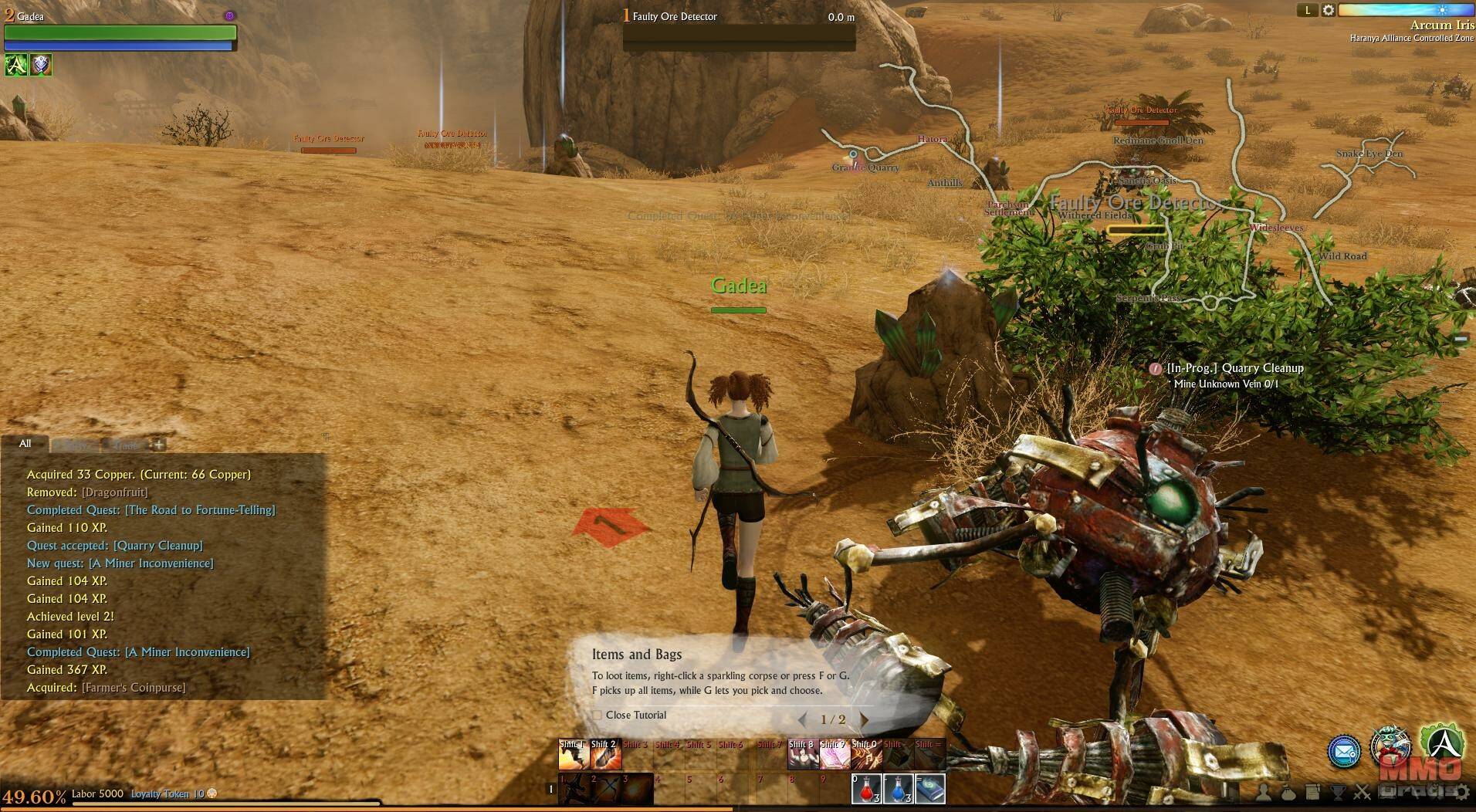Use the blue mana potion slot
1476x812 pixels.
click(x=898, y=789)
